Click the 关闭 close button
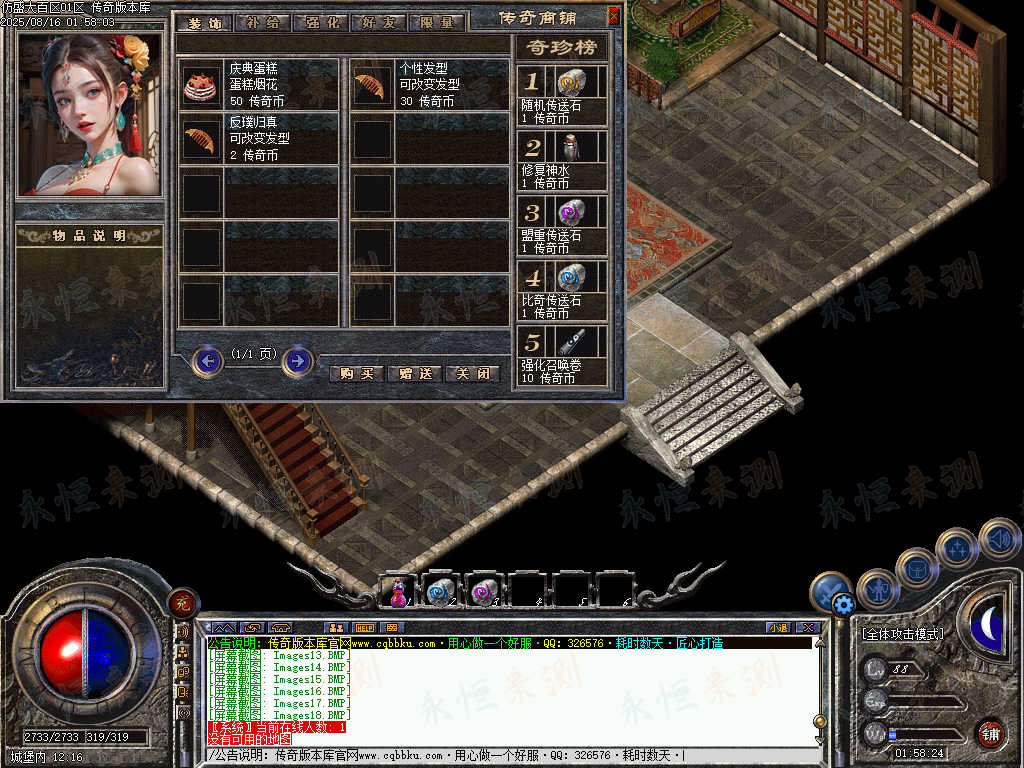Screen dimensions: 1024x768 pyautogui.click(x=472, y=374)
